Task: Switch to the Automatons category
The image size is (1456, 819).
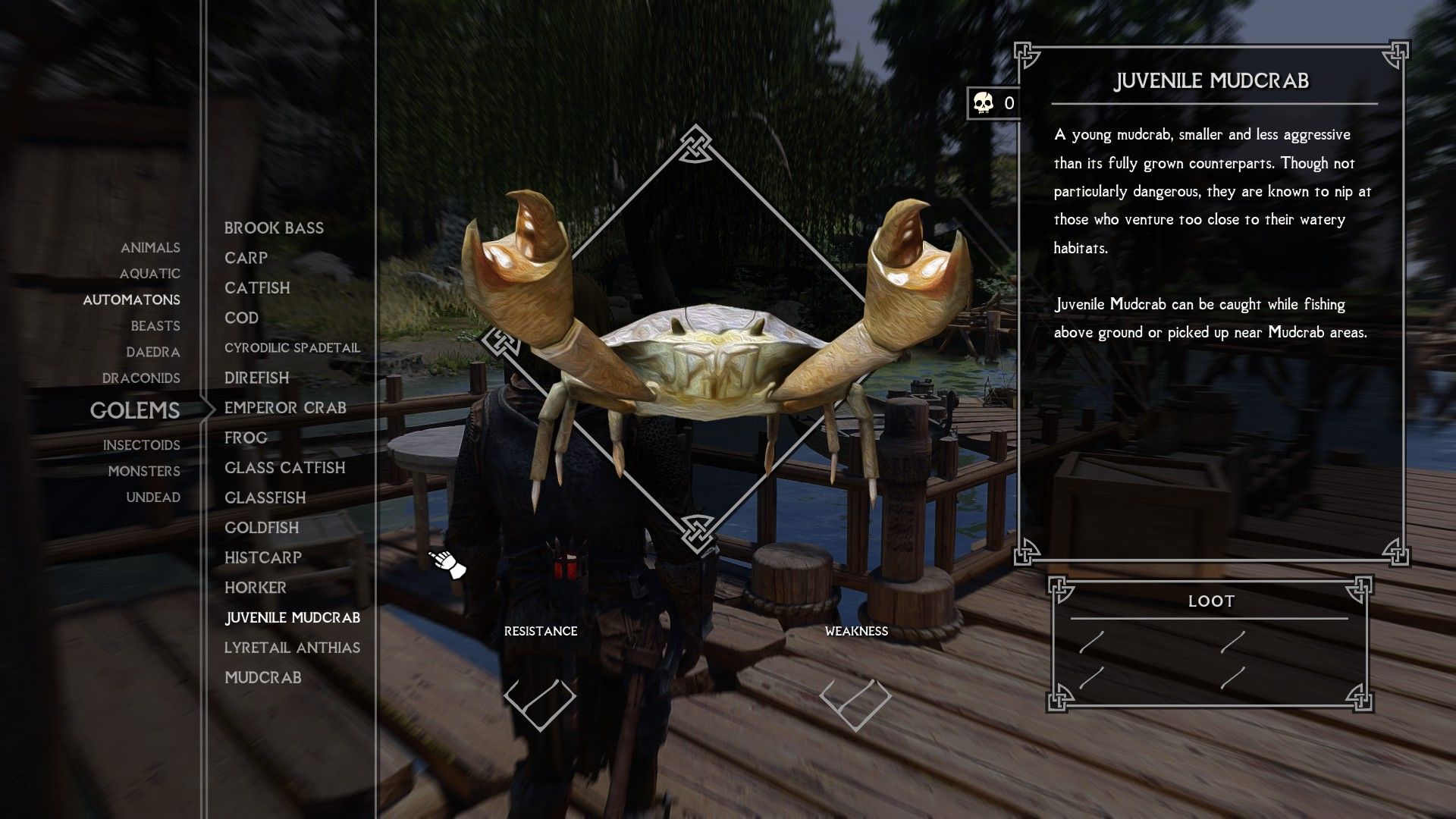Action: pos(131,300)
